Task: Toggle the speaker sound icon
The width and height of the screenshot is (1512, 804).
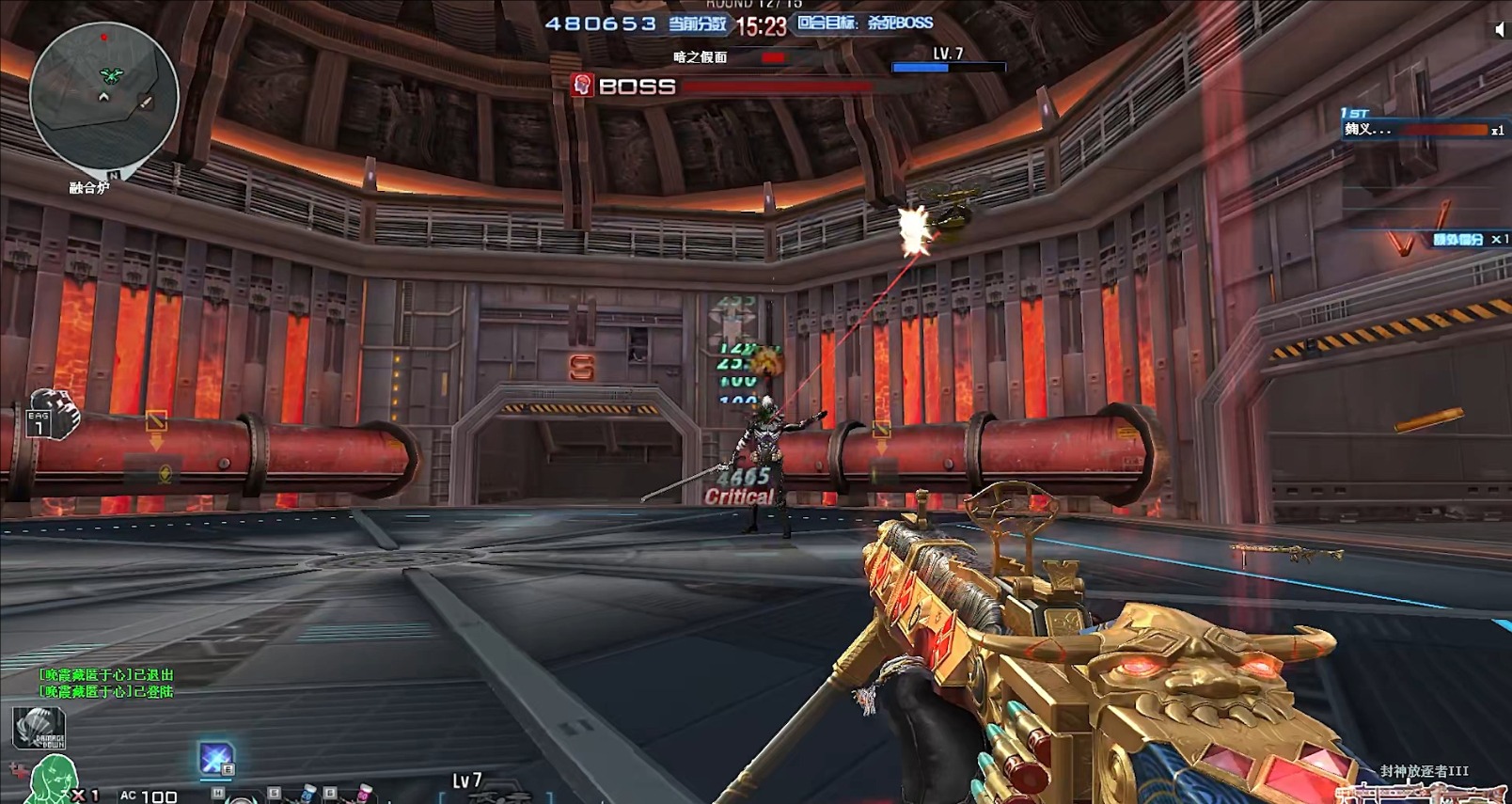Action: (x=1500, y=29)
